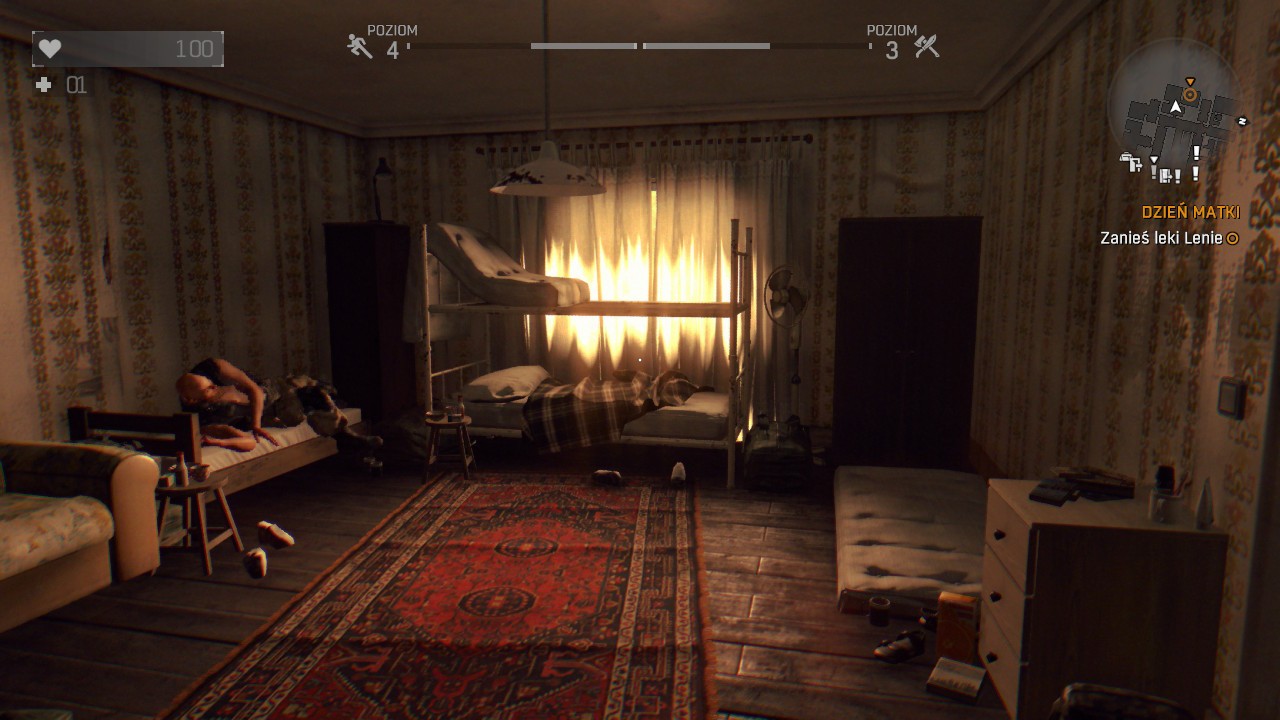
Task: Click the medkit plus icon
Action: (43, 85)
